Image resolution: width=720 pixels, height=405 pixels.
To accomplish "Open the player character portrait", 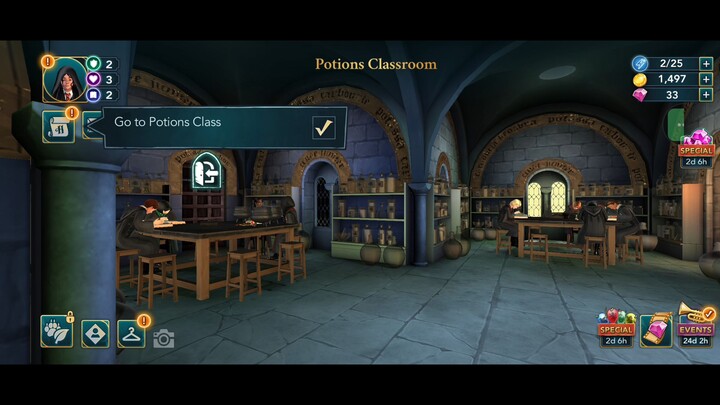I will 64,80.
